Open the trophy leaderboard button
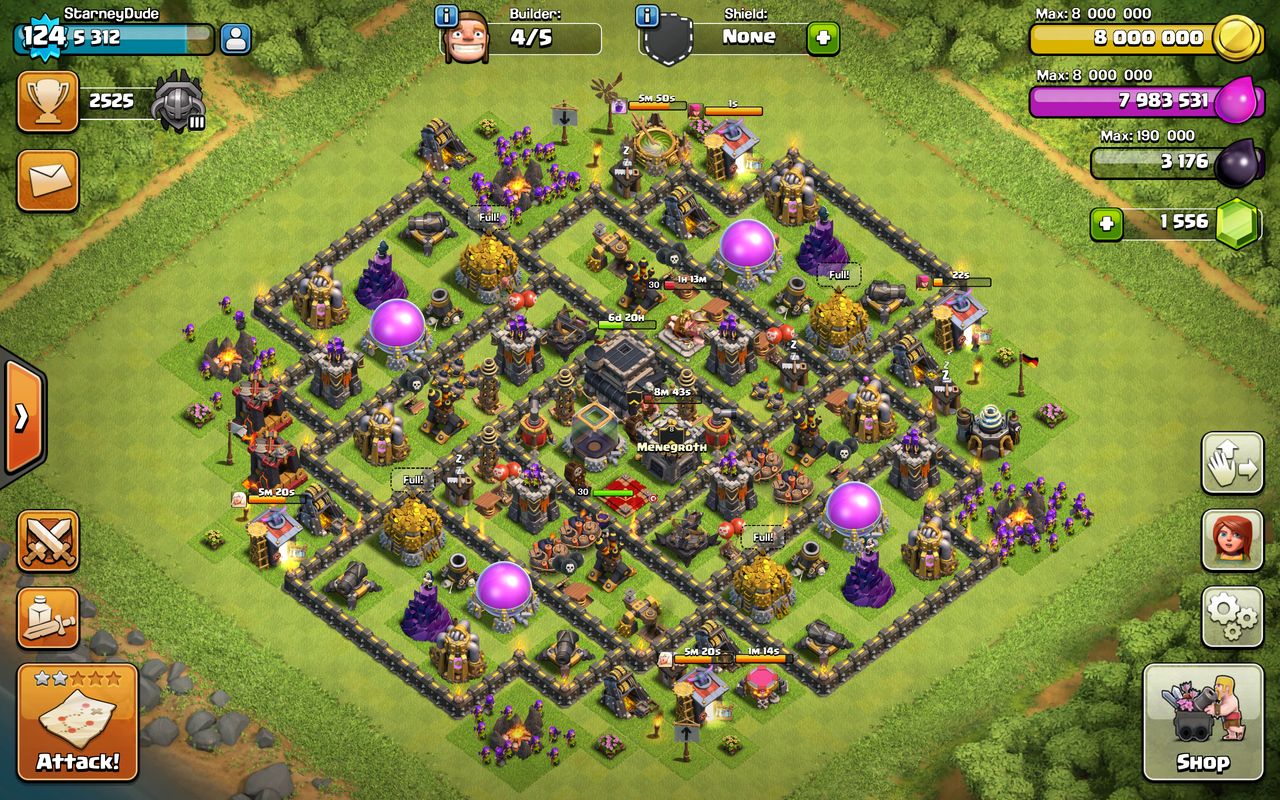This screenshot has width=1280, height=800. coord(47,101)
